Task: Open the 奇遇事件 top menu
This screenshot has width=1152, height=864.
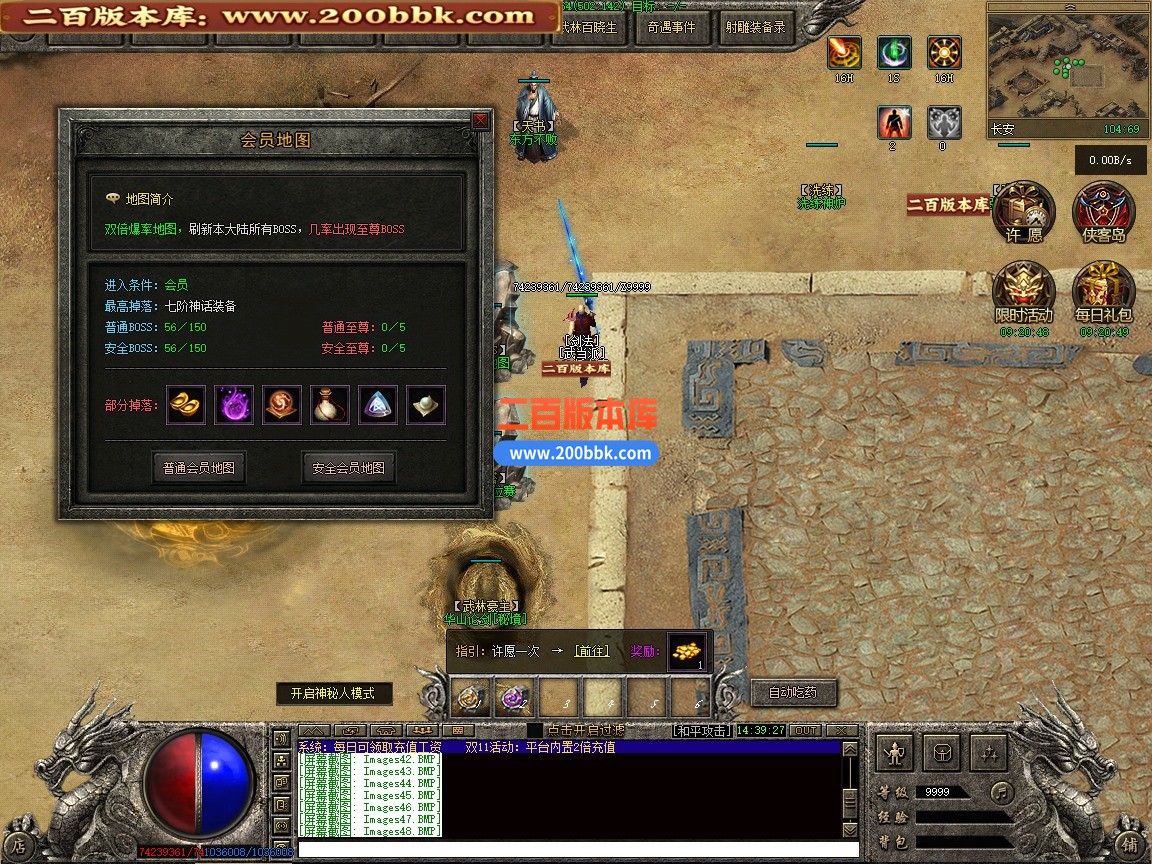Action: point(671,28)
